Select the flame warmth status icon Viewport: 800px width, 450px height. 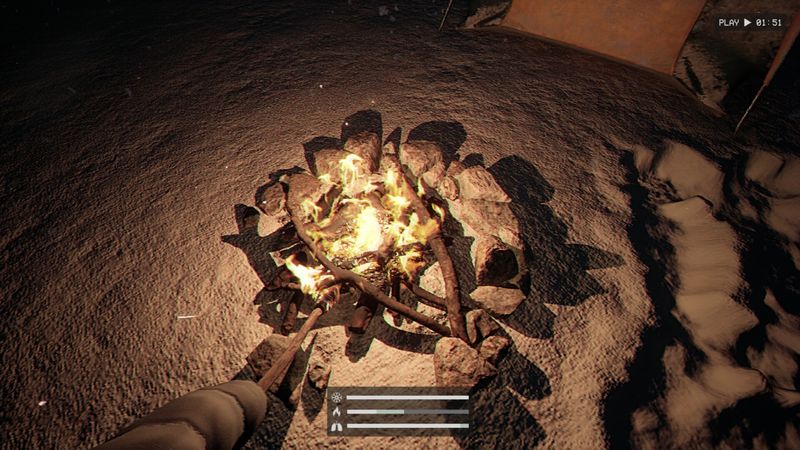(x=336, y=411)
